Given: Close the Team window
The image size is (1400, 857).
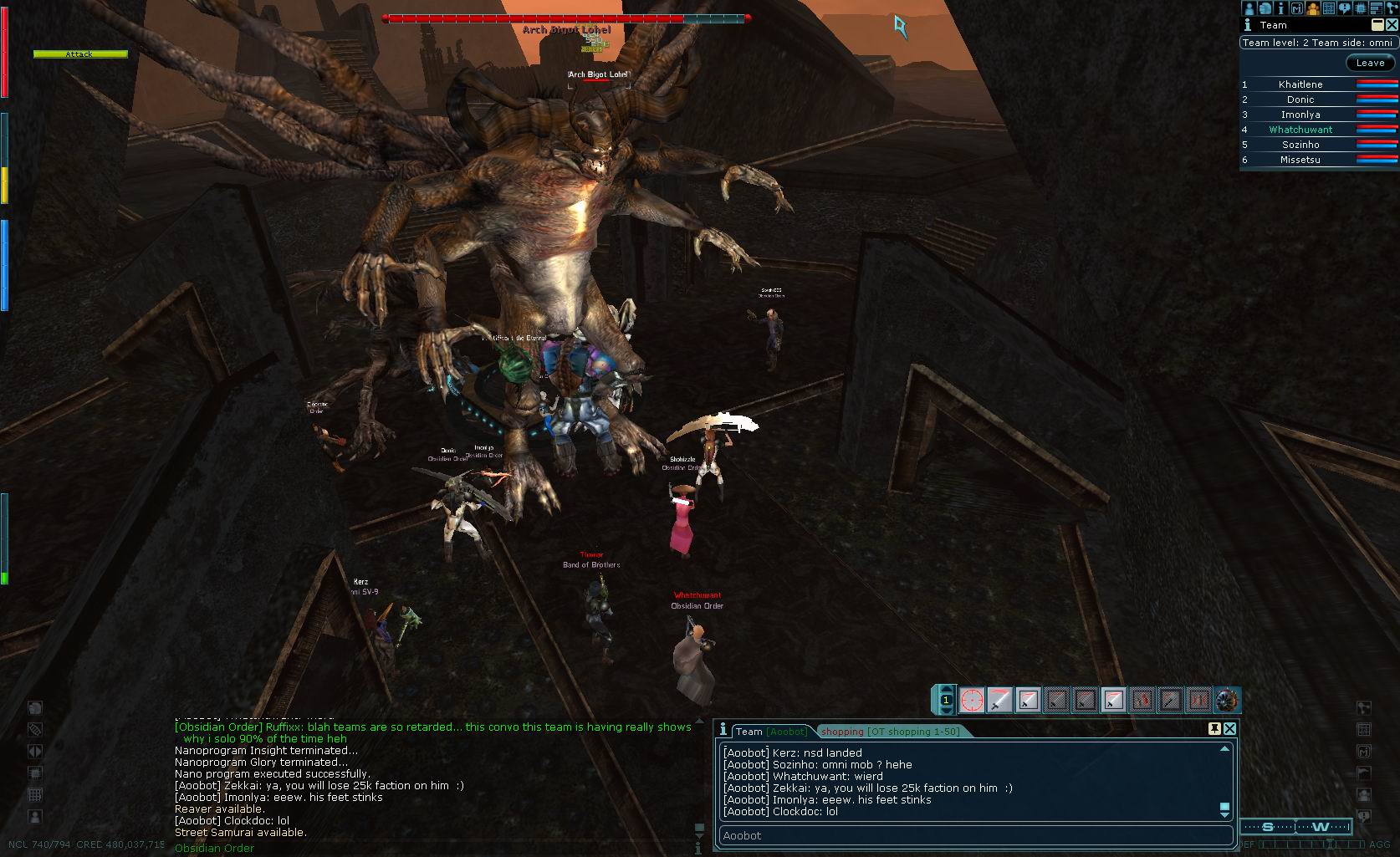Looking at the screenshot, I should 1392,25.
